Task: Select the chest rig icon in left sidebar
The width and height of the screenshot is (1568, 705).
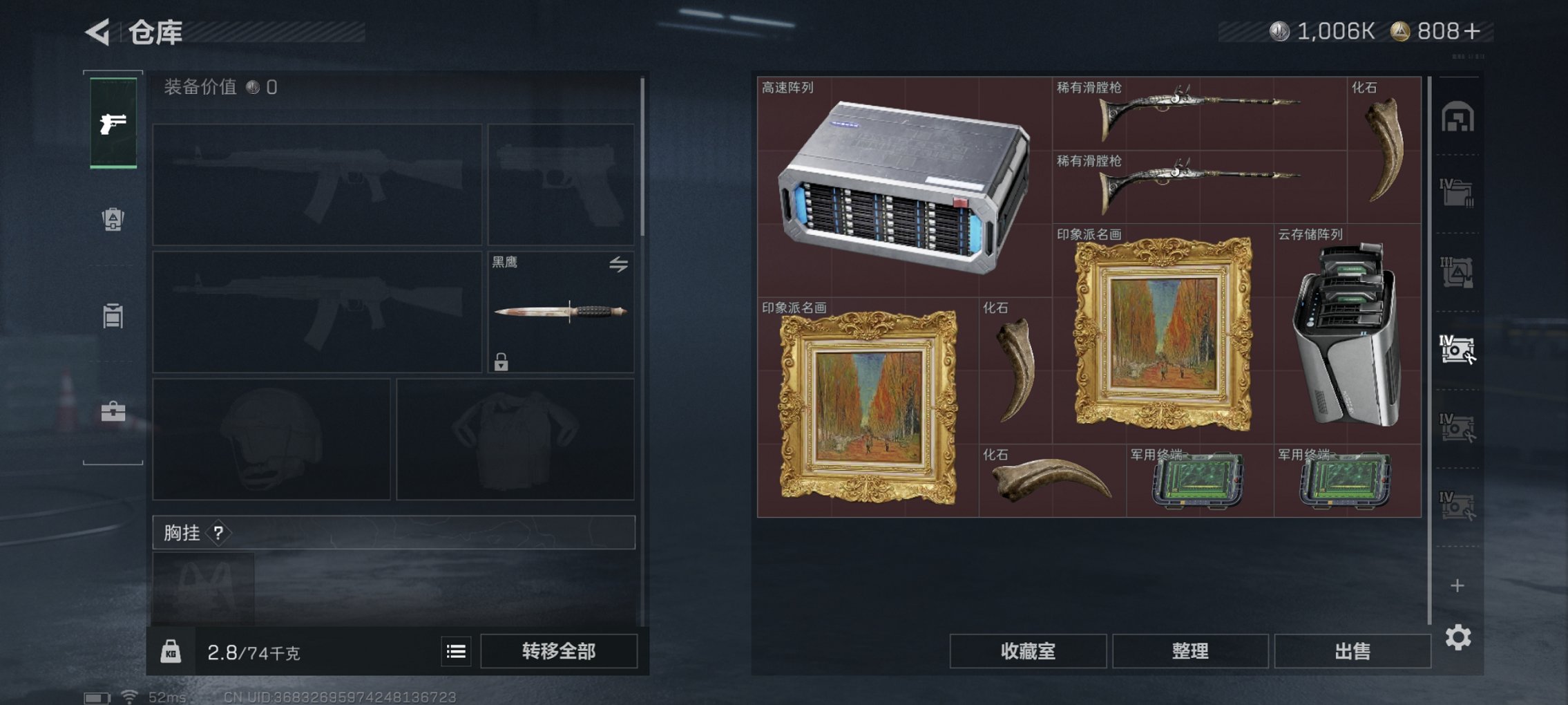Action: [x=113, y=314]
